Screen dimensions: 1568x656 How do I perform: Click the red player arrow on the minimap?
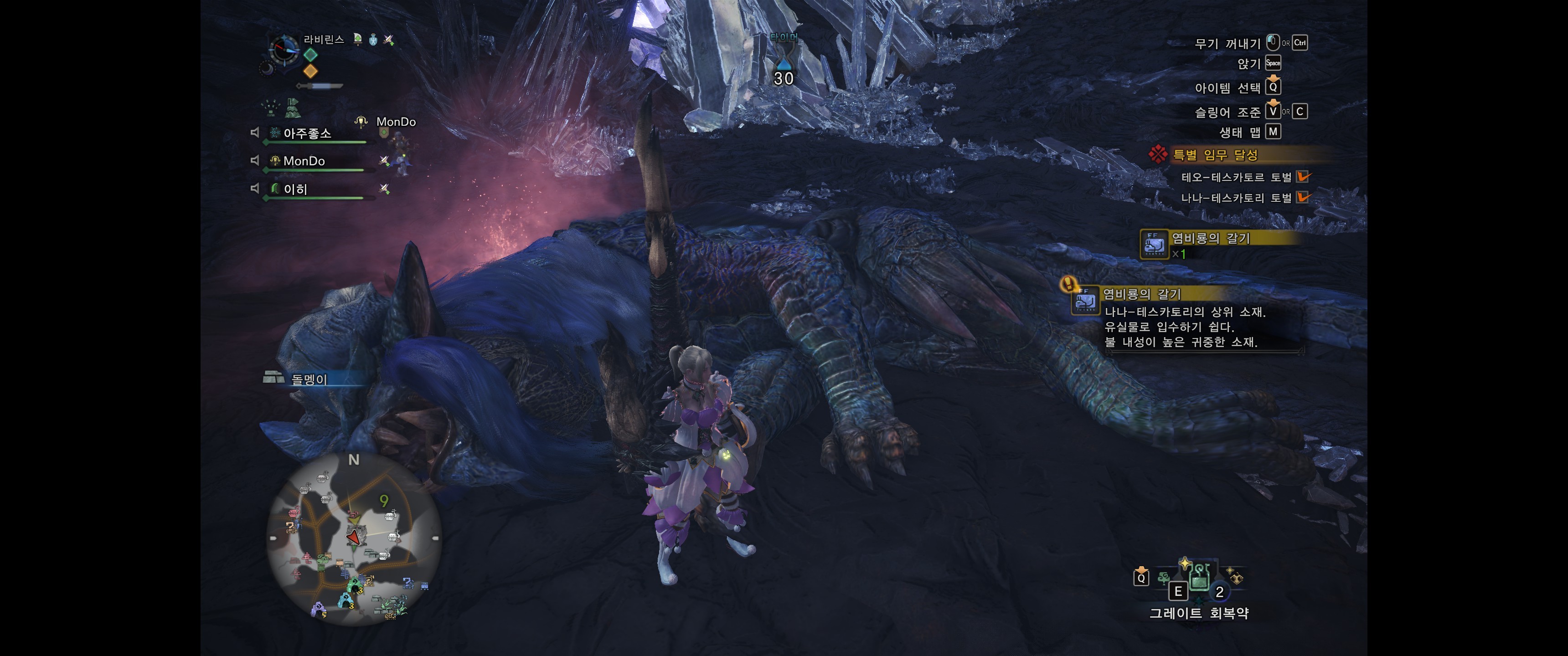(354, 538)
